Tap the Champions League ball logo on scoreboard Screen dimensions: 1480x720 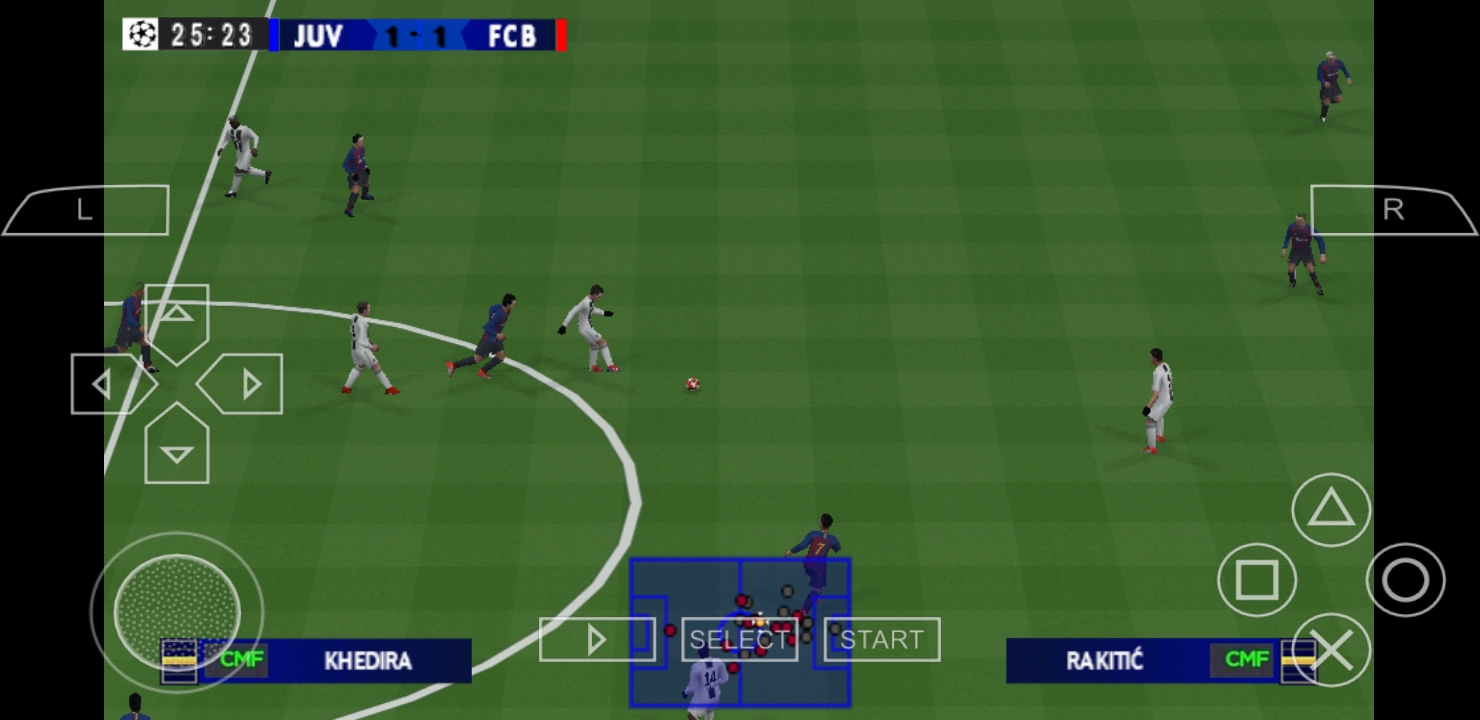(x=140, y=35)
